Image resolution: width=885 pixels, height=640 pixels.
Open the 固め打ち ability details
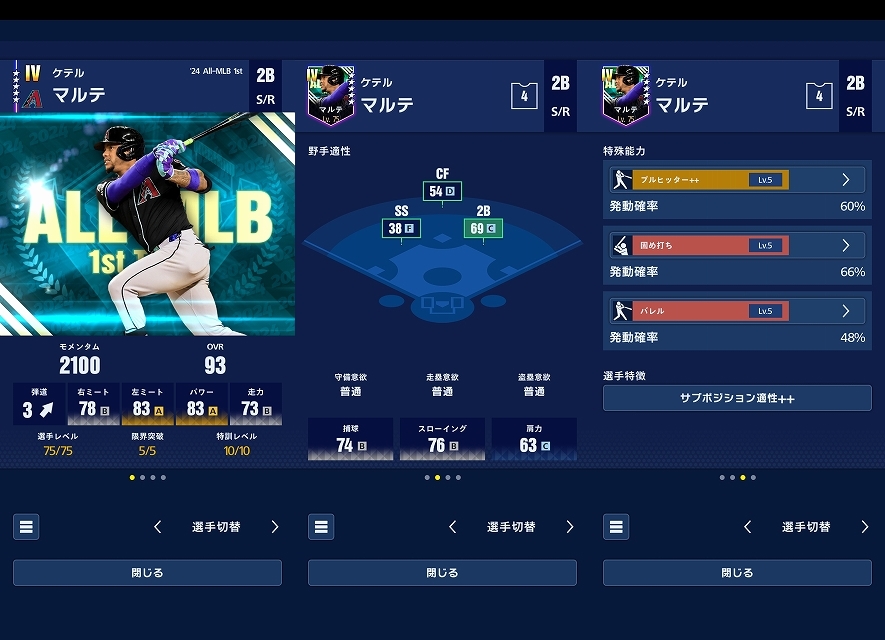pyautogui.click(x=737, y=245)
